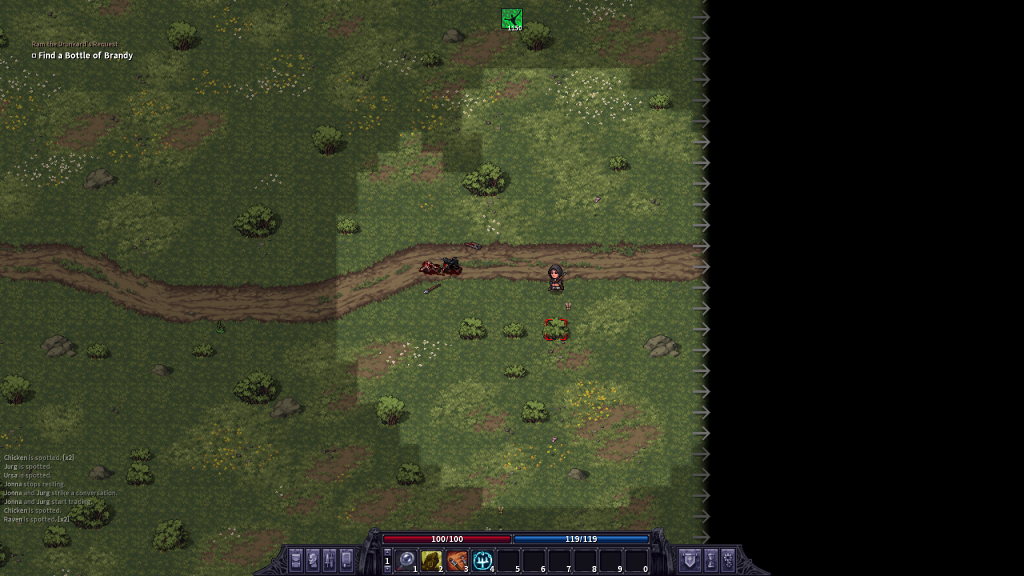The height and width of the screenshot is (576, 1024).
Task: Open the crossed weapons menu button
Action: click(330, 559)
